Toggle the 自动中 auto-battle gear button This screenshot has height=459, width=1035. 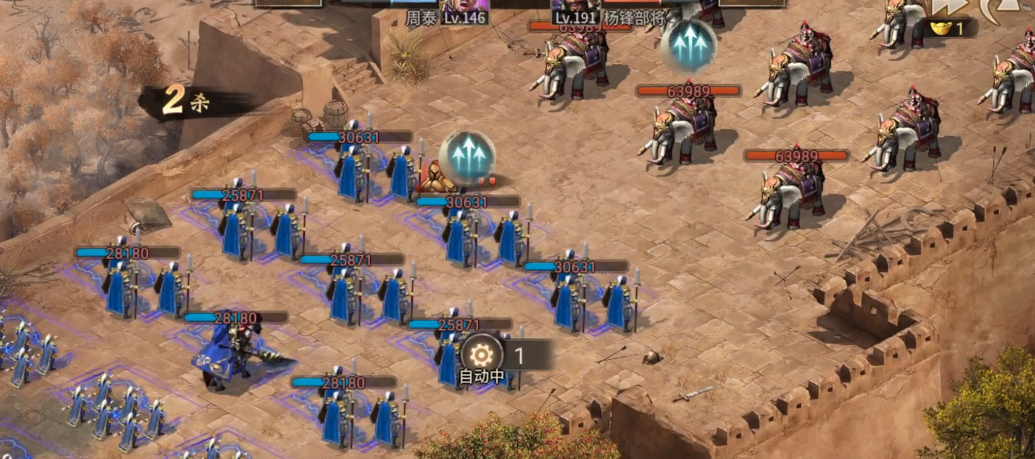coord(482,354)
